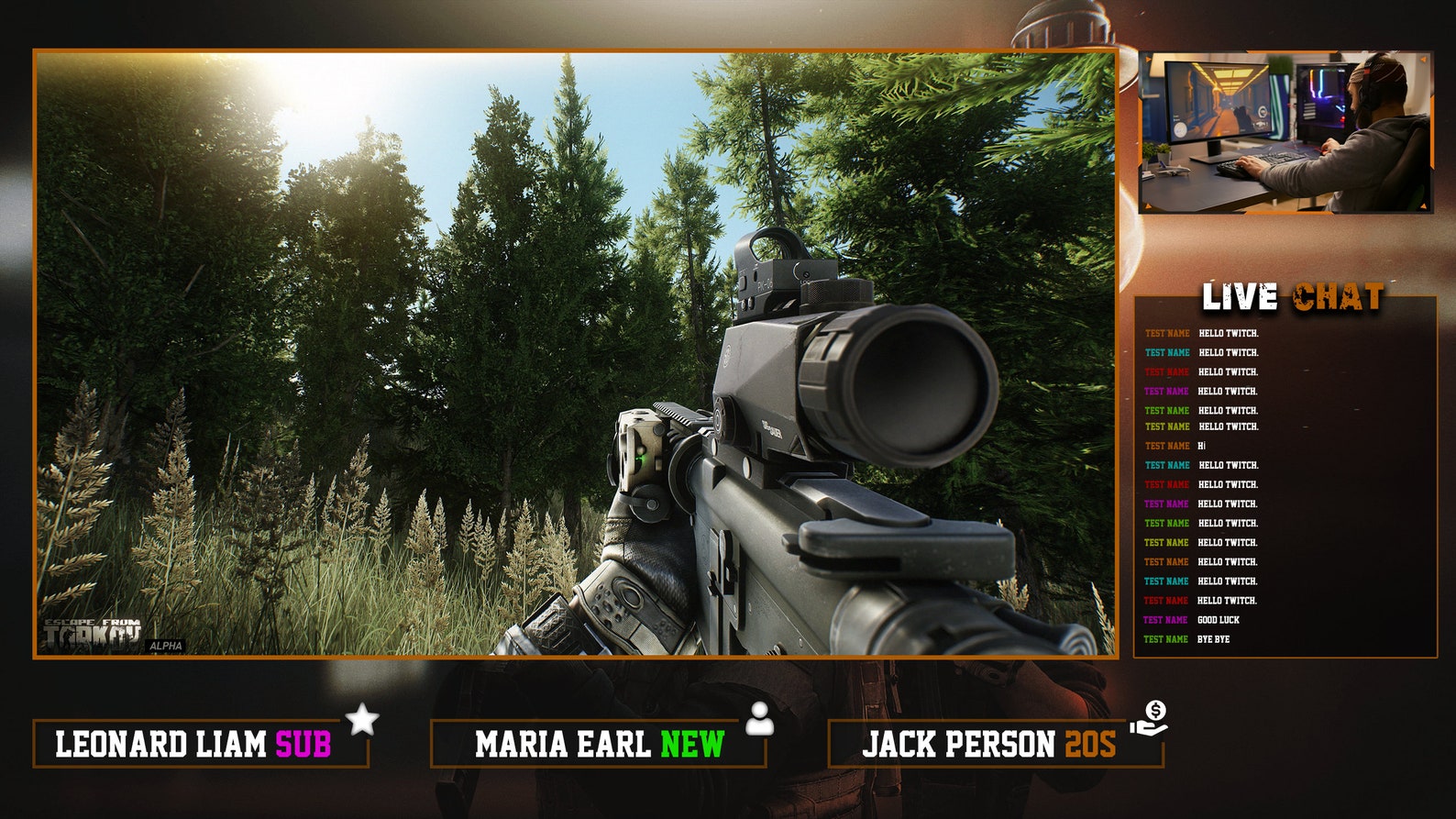
Task: Click the red TEST NAME username in chat
Action: coord(1165,371)
